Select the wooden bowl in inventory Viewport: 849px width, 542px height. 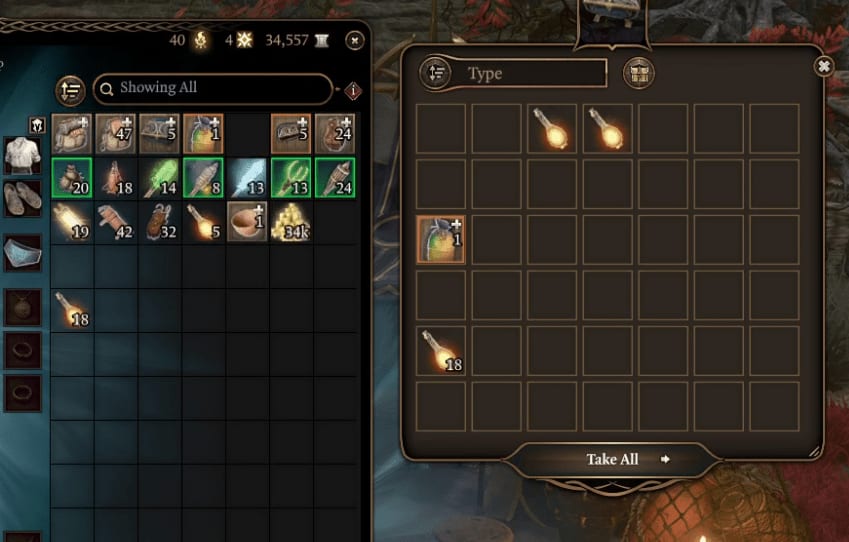[x=247, y=222]
